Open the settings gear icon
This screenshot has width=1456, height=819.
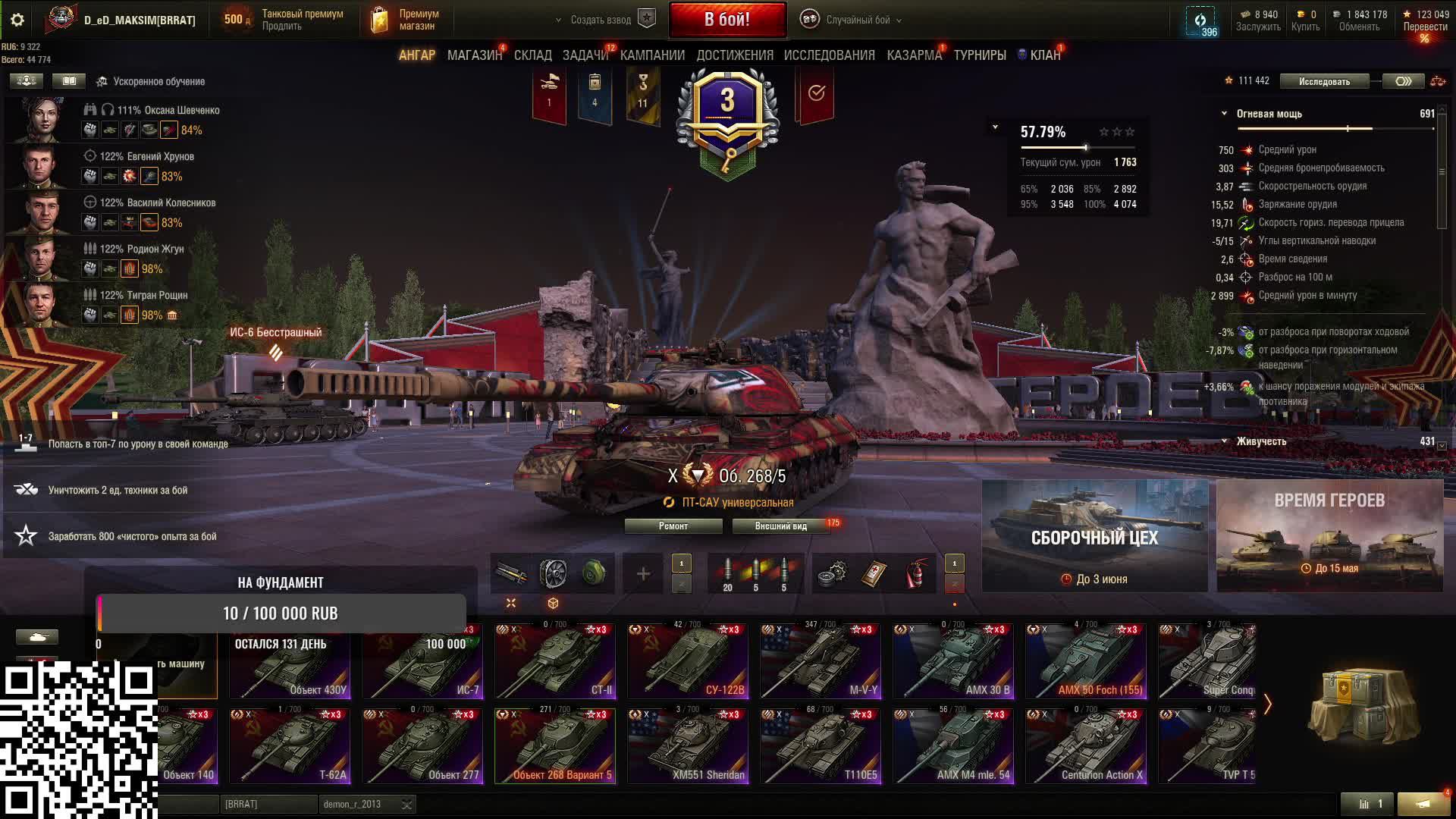pyautogui.click(x=17, y=20)
